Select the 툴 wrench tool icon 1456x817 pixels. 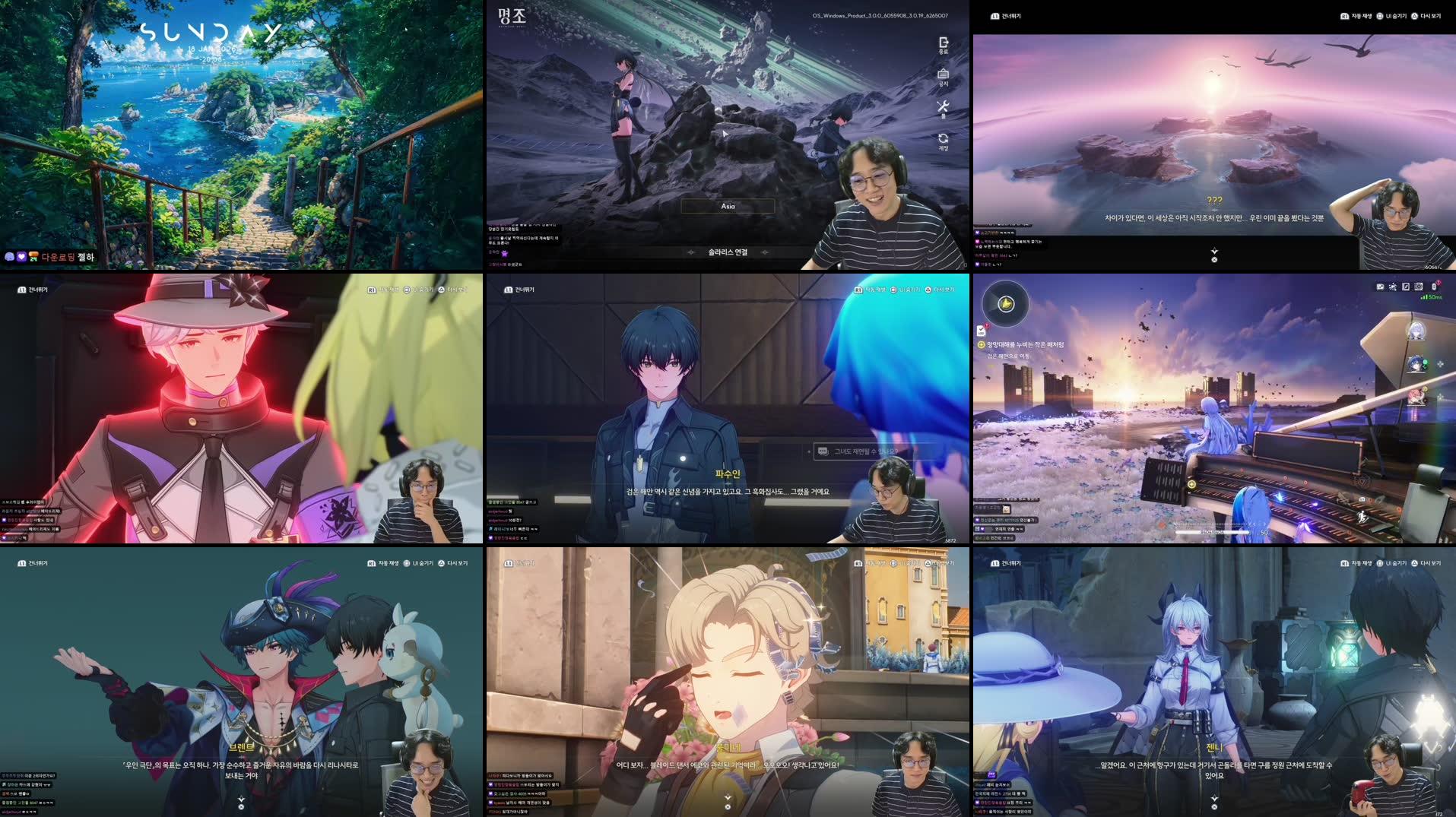coord(943,105)
